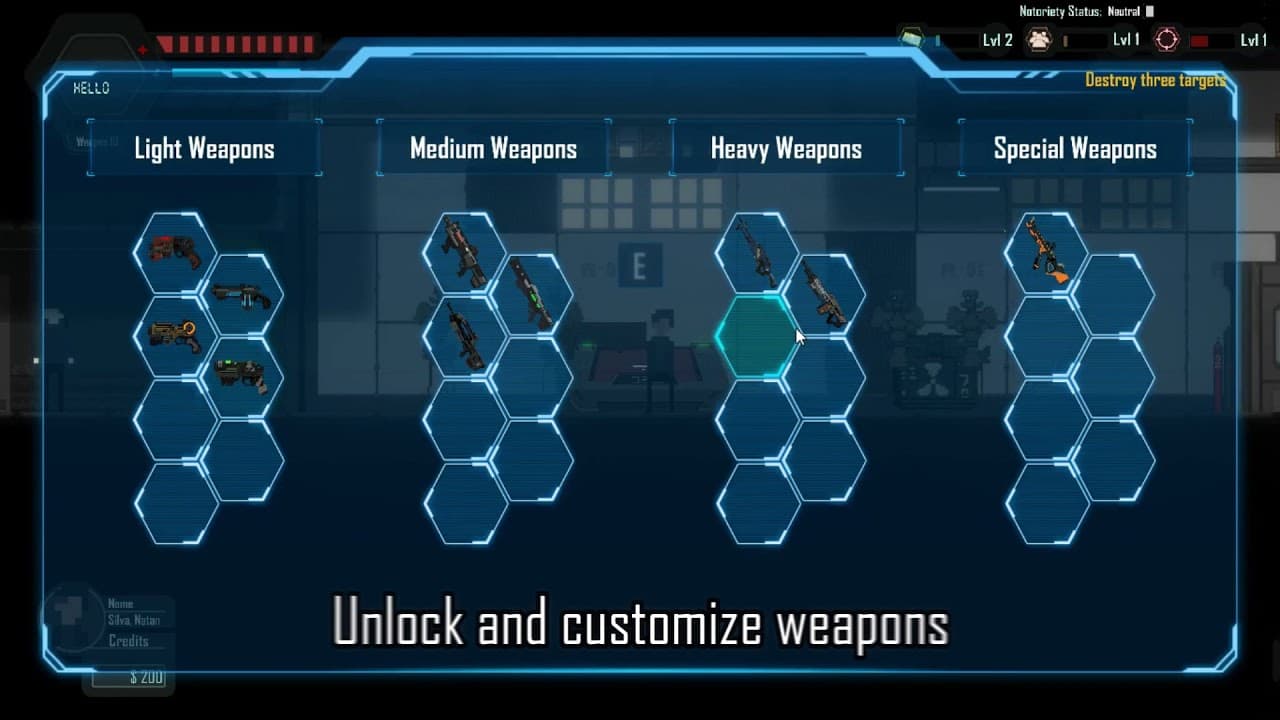Choose the Special Weapons category header

[1075, 149]
